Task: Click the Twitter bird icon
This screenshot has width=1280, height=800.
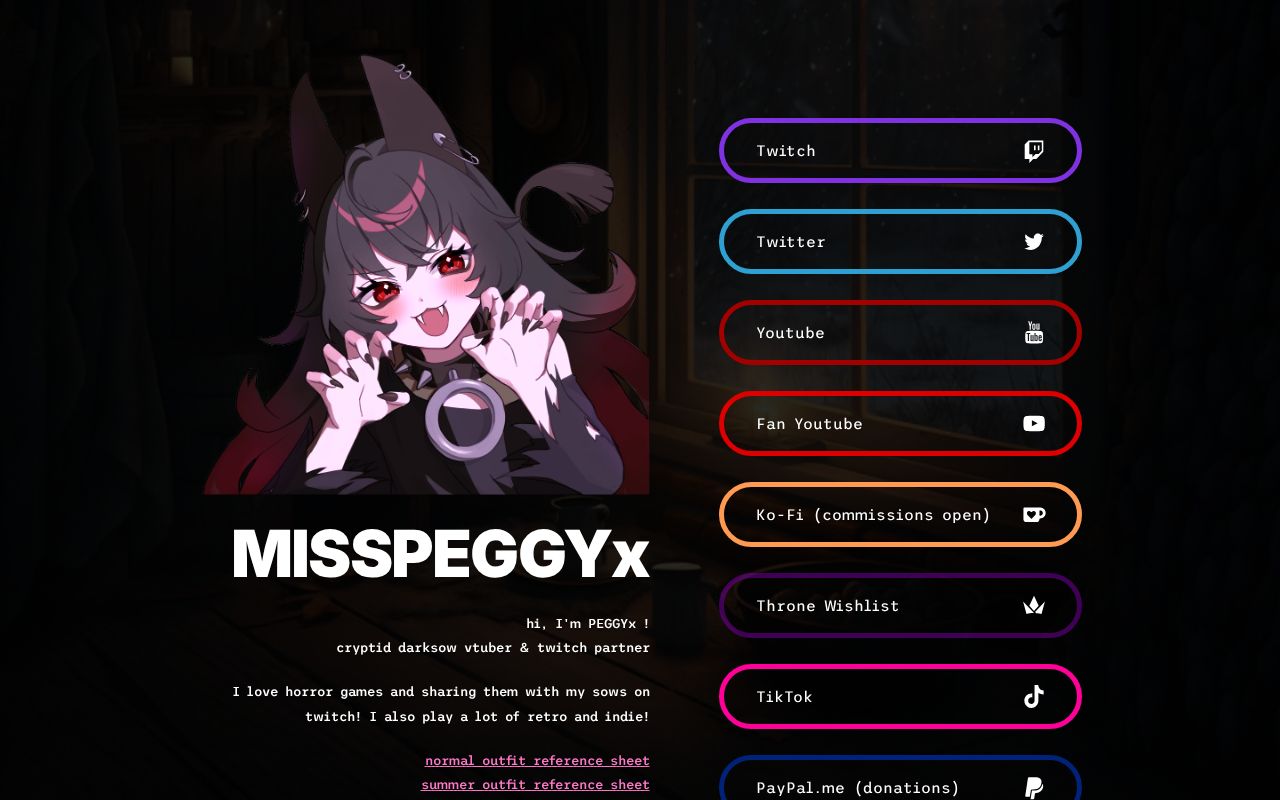Action: tap(1033, 241)
